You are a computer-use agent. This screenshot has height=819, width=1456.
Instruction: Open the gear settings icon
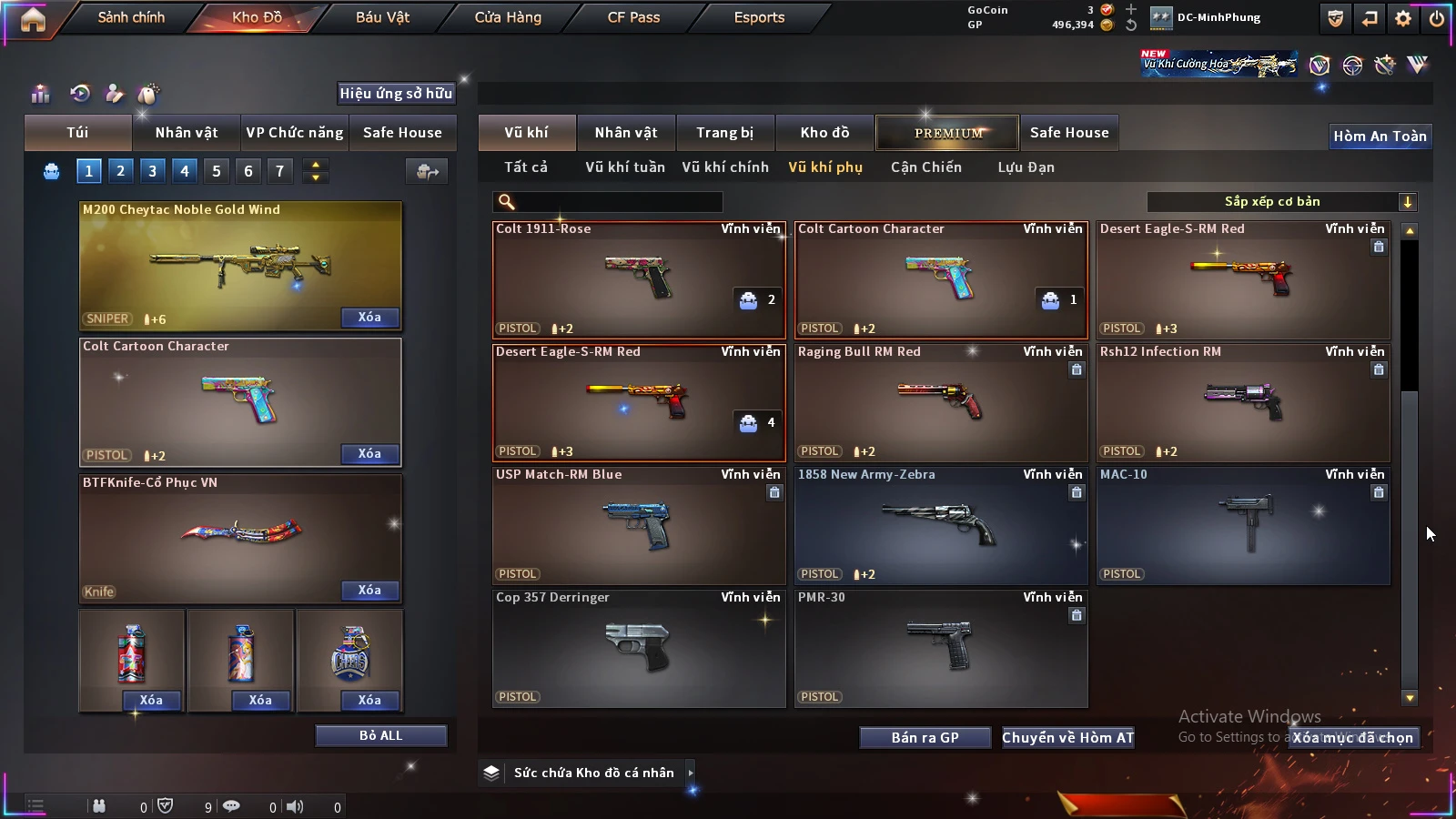(x=1403, y=18)
